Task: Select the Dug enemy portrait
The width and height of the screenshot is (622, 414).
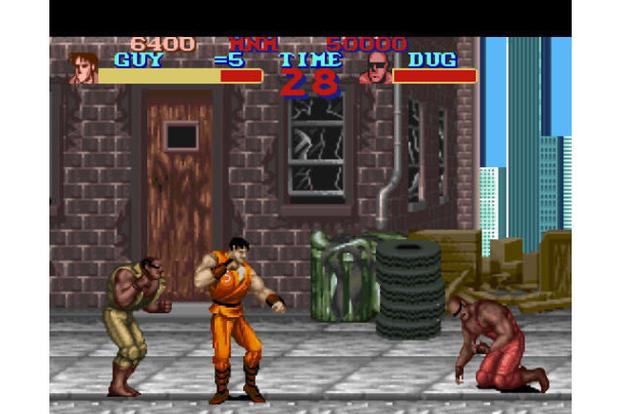Action: click(x=375, y=68)
